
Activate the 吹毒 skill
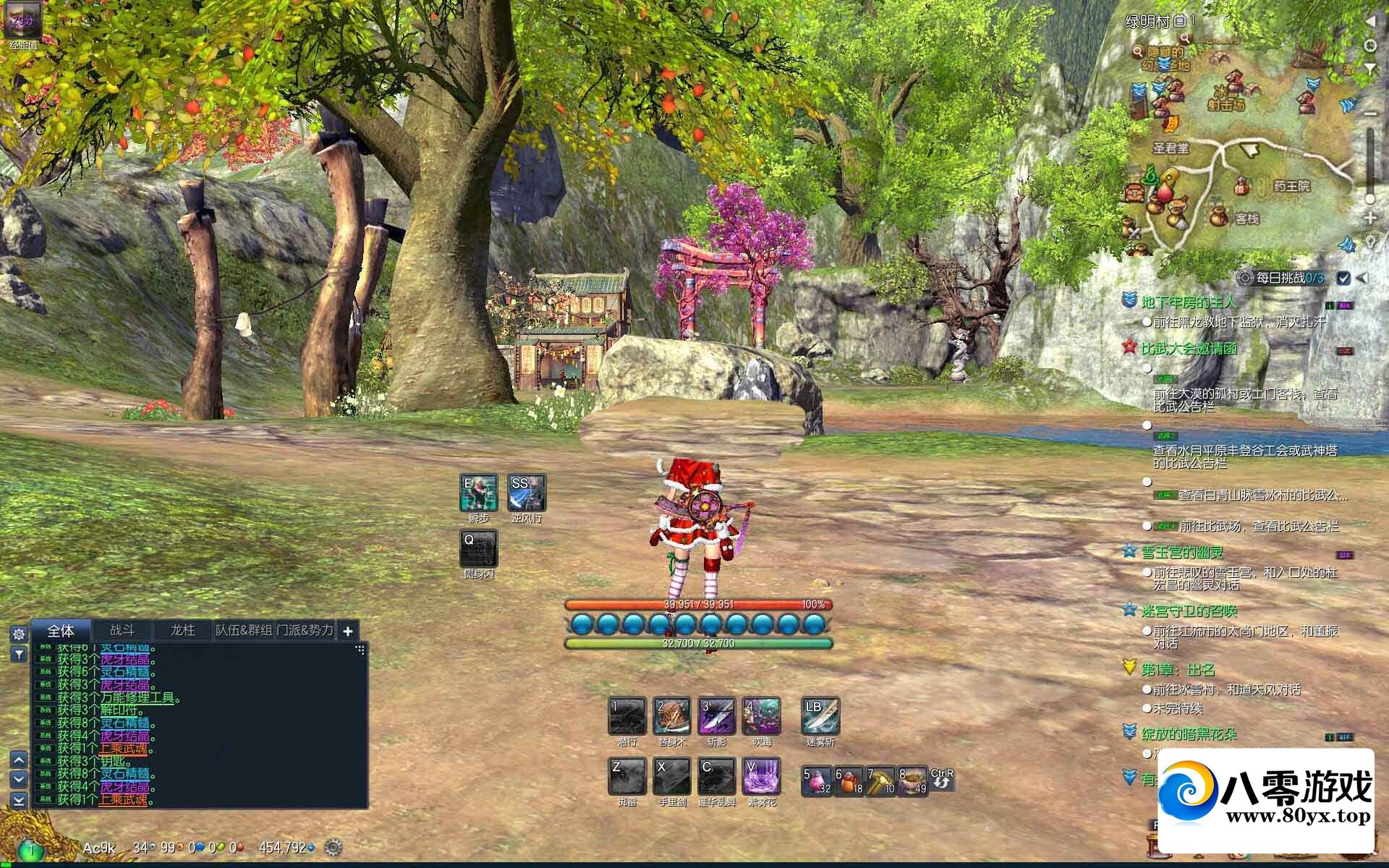point(762,716)
